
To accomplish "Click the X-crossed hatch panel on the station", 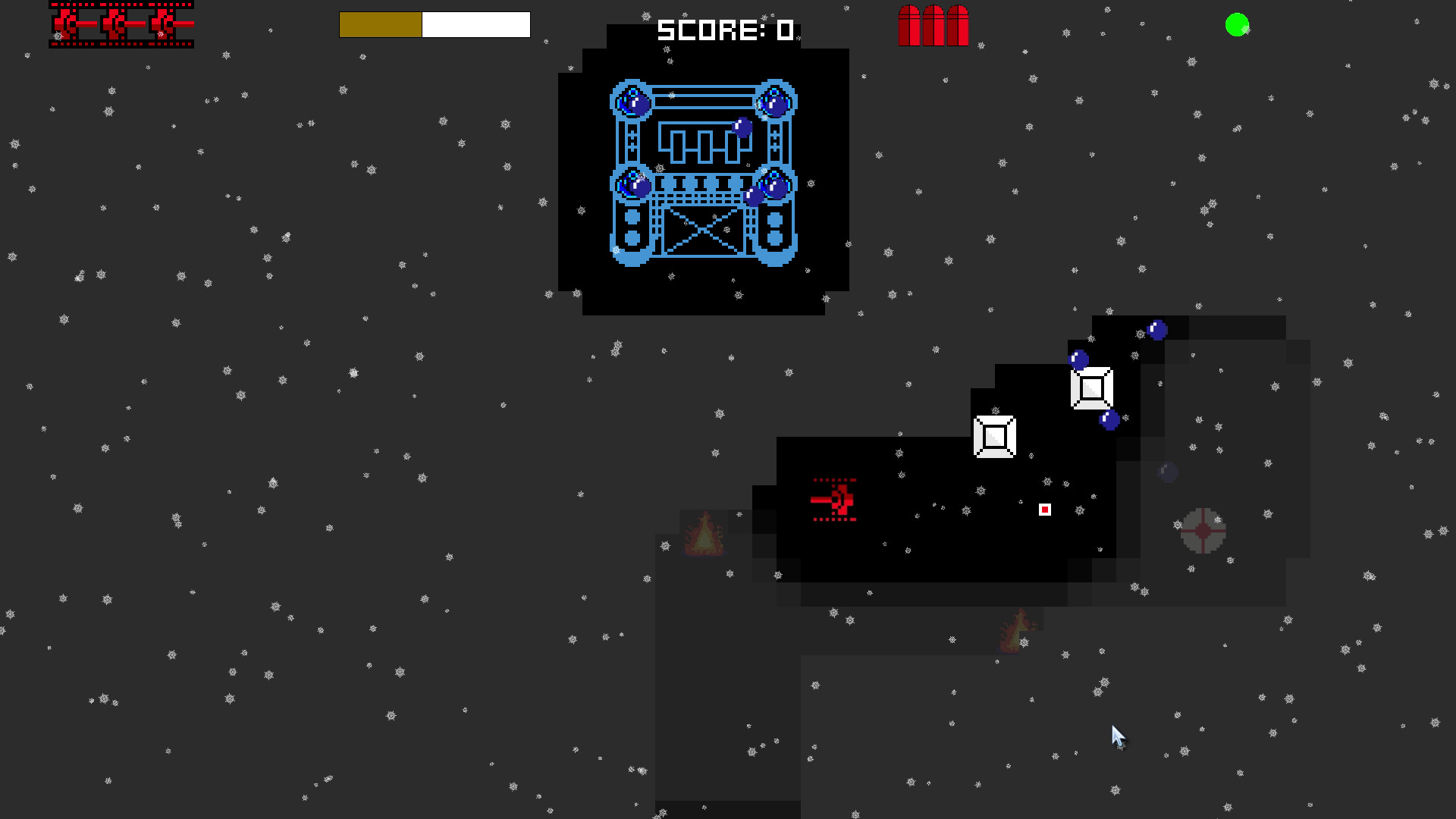I will point(704,229).
